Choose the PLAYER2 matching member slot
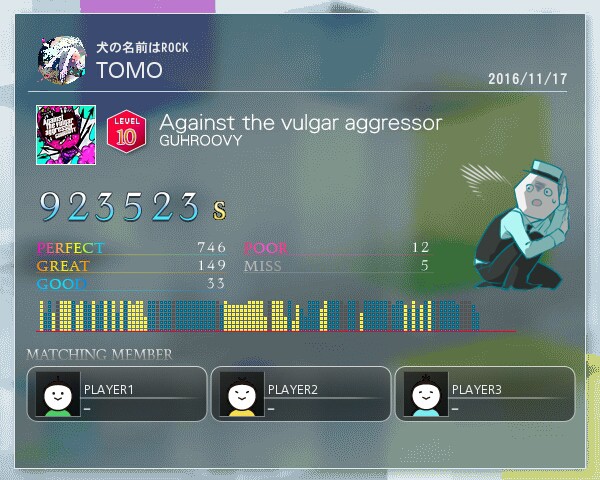 301,394
